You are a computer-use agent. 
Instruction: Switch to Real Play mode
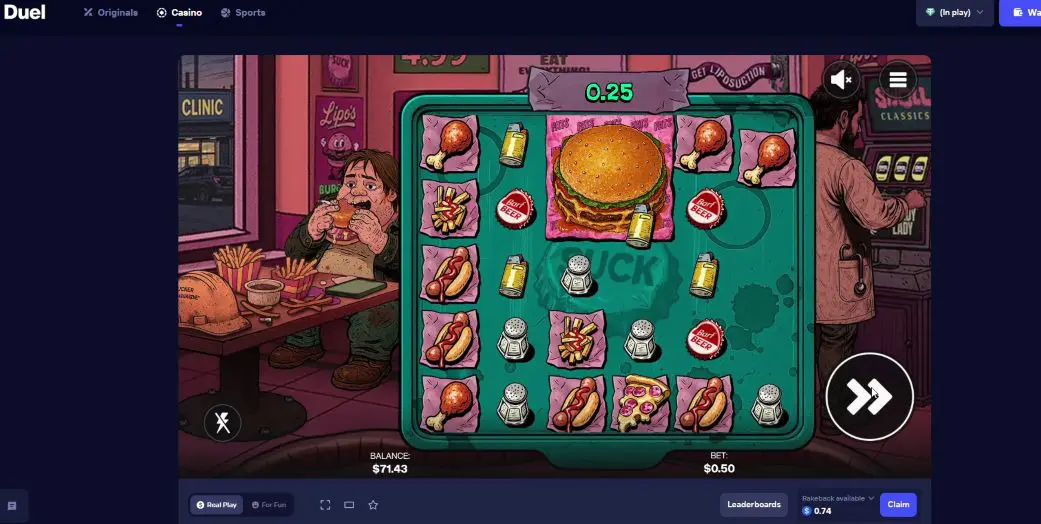[217, 505]
